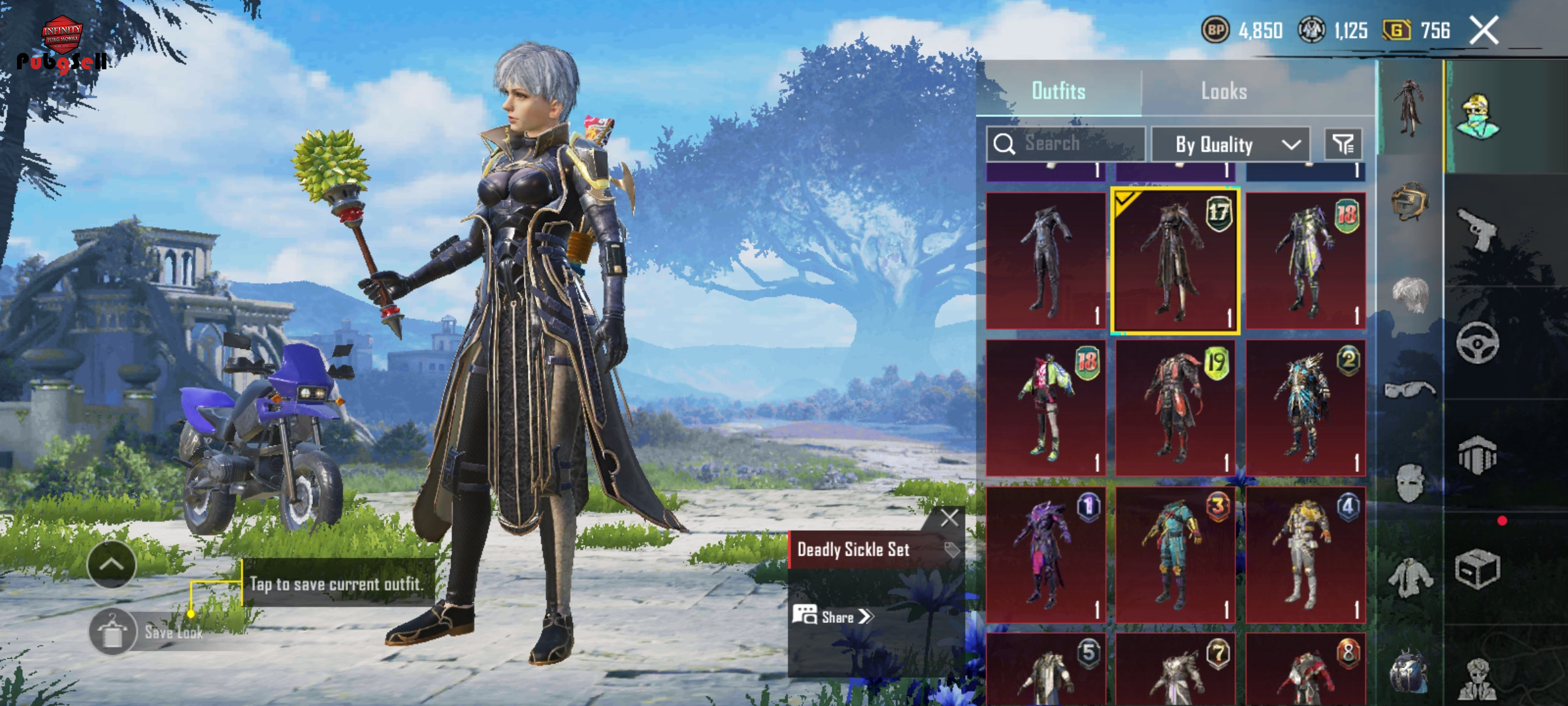Select the Outfits tab

pos(1058,91)
